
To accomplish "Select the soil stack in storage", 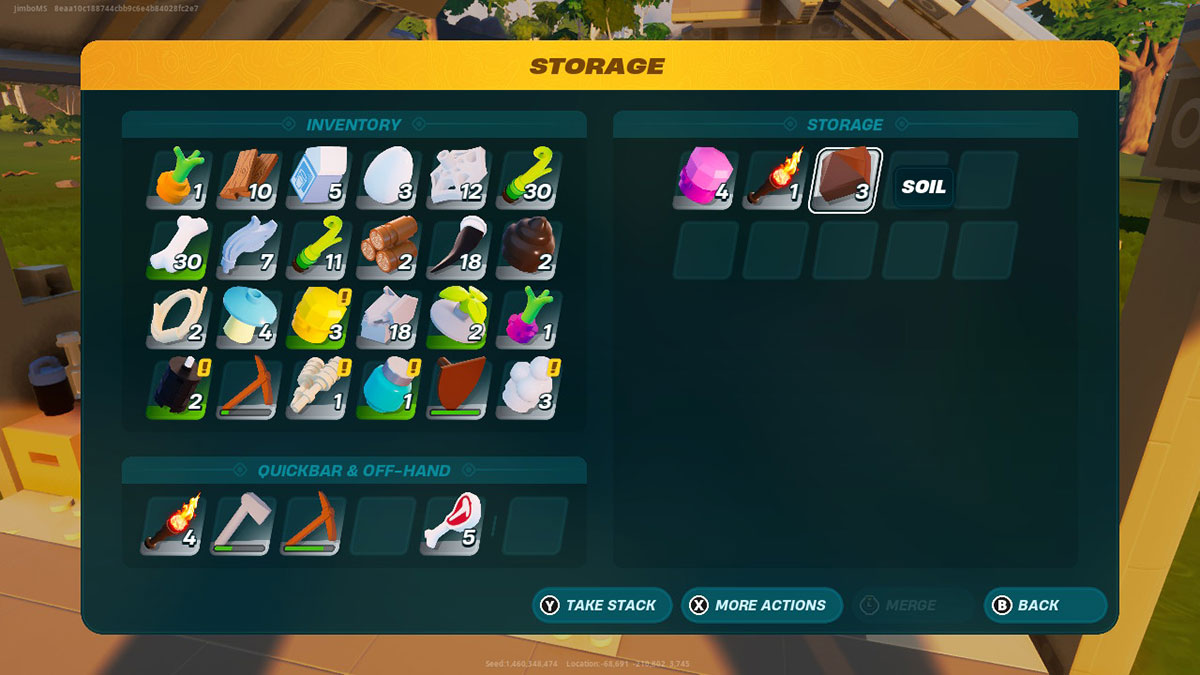I will (x=845, y=180).
